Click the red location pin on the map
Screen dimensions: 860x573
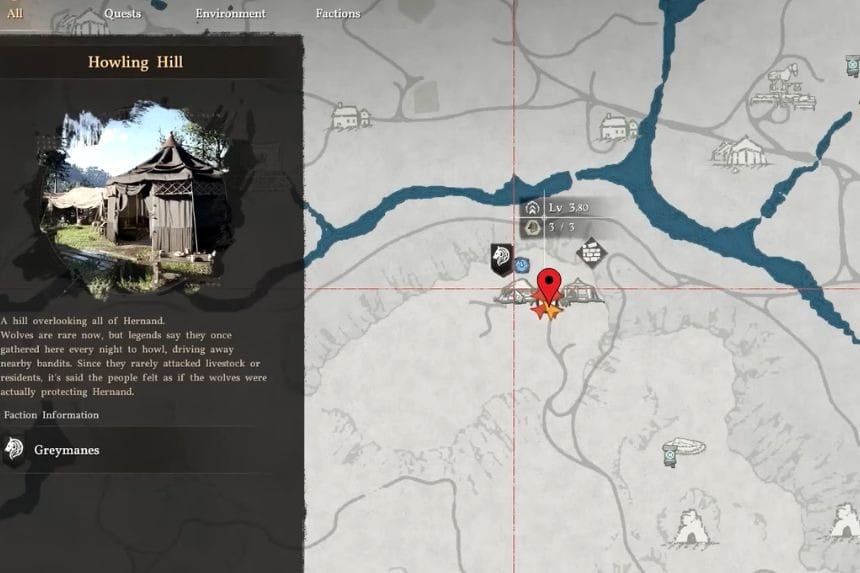click(x=547, y=285)
